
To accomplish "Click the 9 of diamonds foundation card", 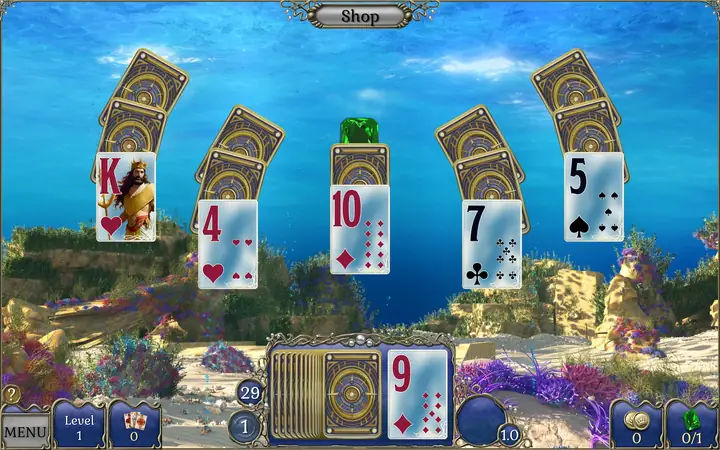I will click(x=417, y=395).
